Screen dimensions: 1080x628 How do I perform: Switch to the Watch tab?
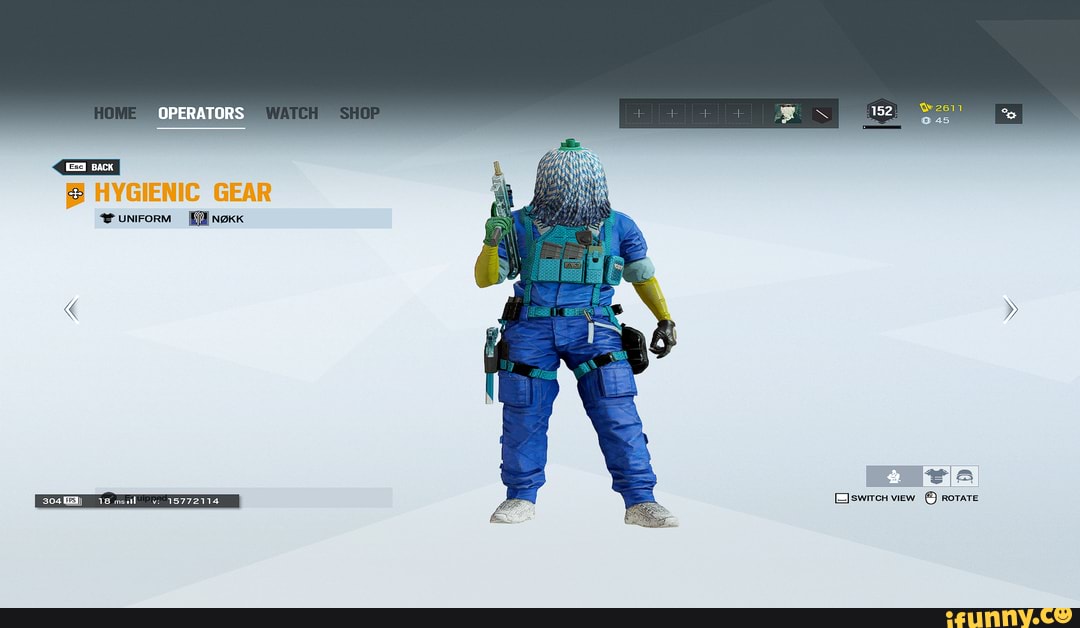click(x=291, y=113)
